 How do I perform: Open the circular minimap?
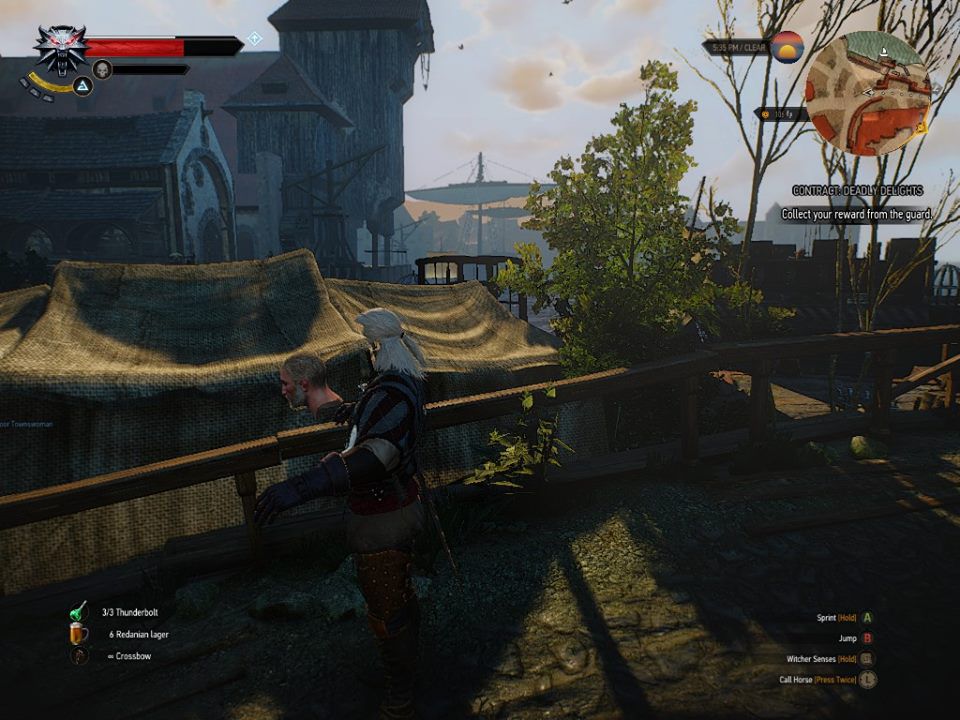click(x=867, y=93)
